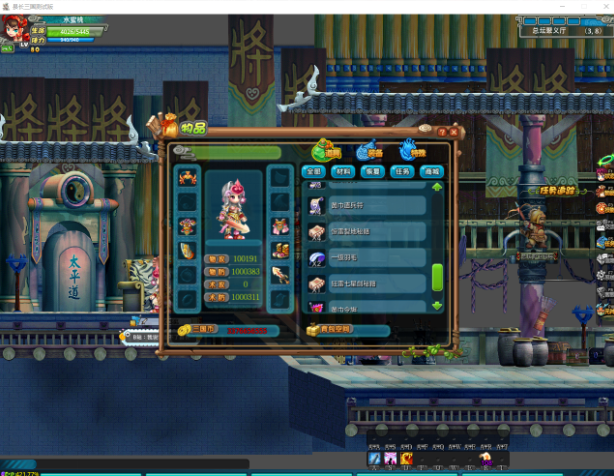The height and width of the screenshot is (476, 614).
Task: Choose the 惊雷裂地秘籍 item row
Action: (x=362, y=231)
